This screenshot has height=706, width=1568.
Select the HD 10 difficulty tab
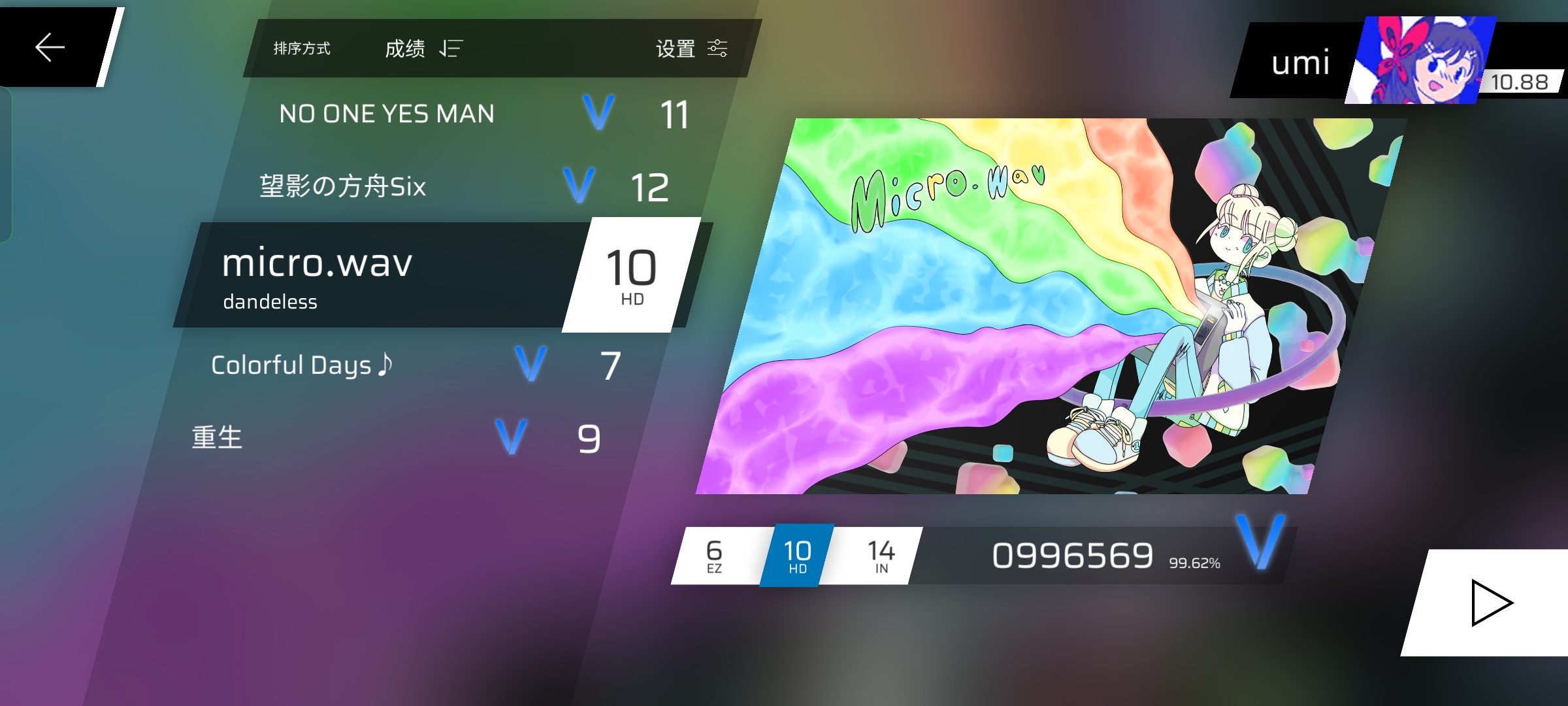[x=797, y=556]
